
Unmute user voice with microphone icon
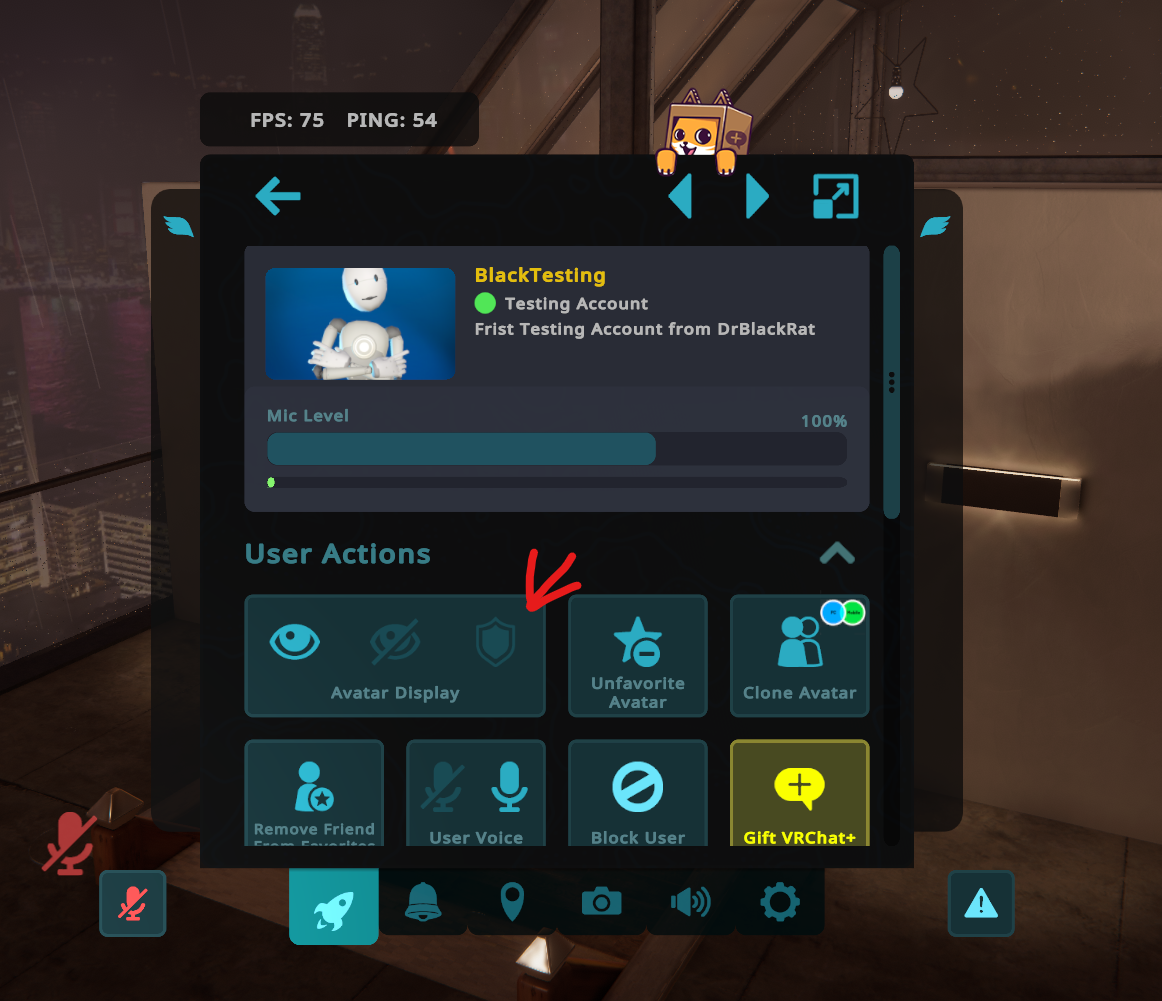pos(510,786)
